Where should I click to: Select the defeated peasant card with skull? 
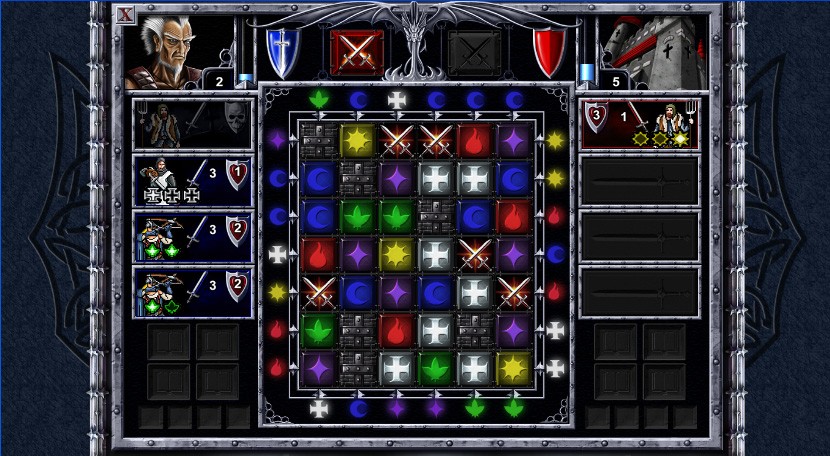coord(193,124)
